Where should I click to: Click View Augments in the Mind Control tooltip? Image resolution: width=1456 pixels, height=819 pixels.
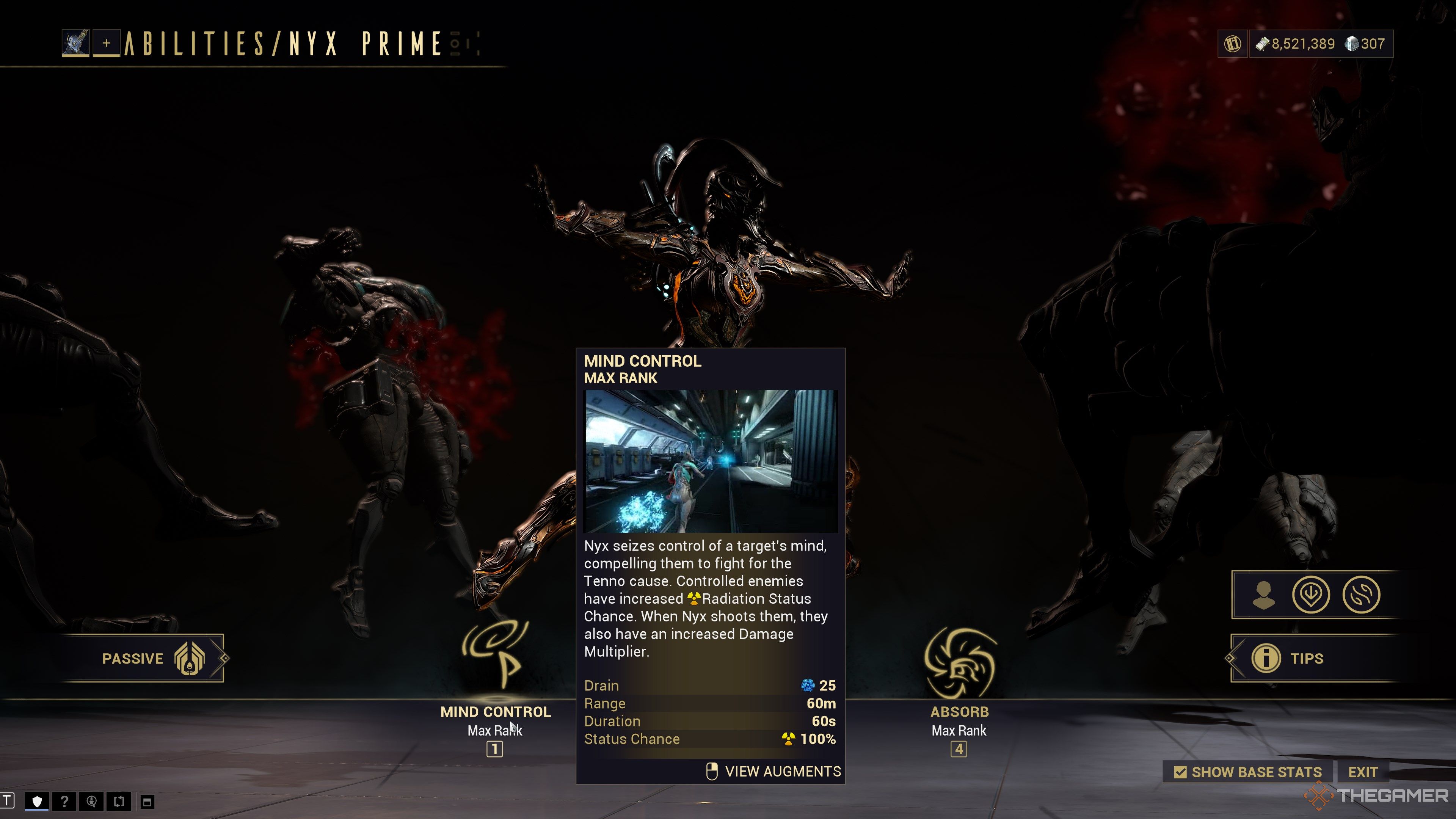pos(774,772)
